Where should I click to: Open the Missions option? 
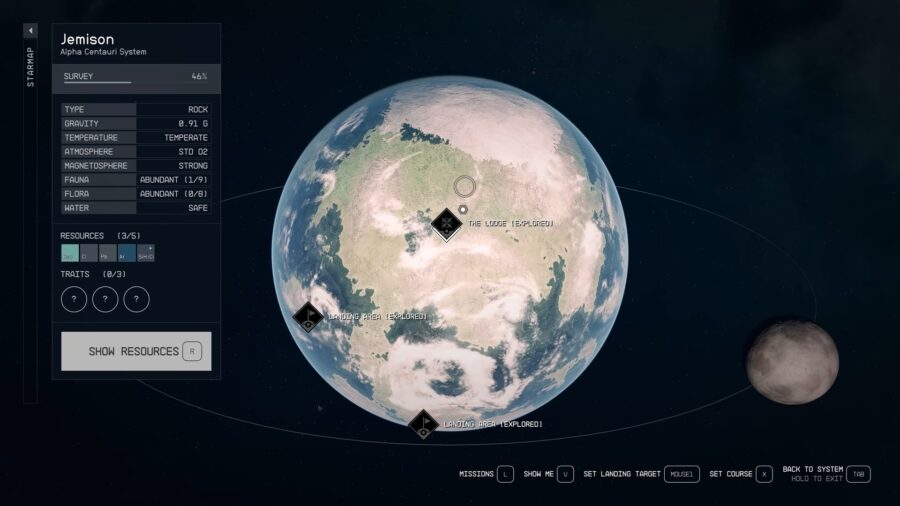[x=505, y=474]
